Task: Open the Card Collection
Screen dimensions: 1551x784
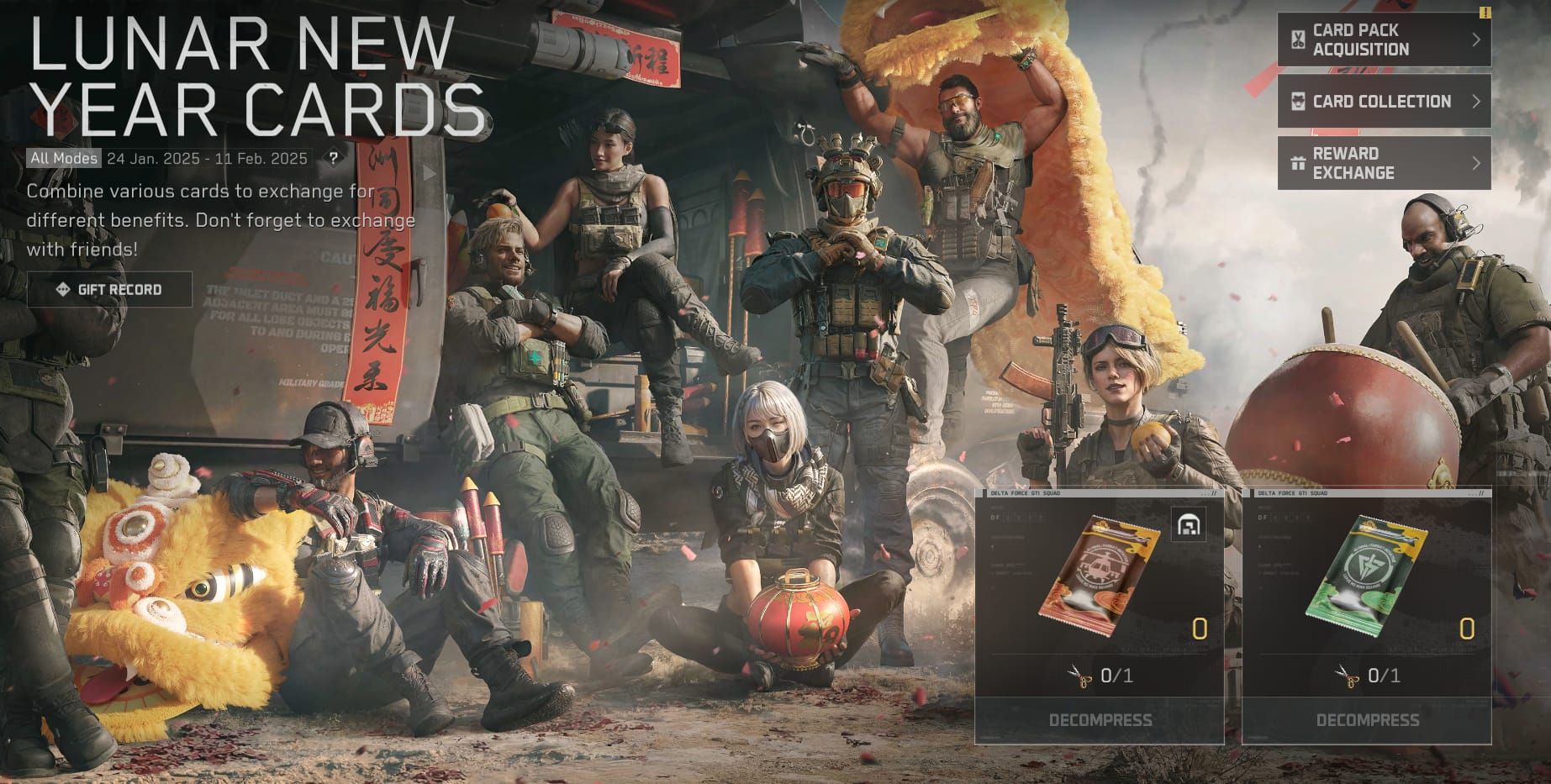Action: tap(1384, 102)
